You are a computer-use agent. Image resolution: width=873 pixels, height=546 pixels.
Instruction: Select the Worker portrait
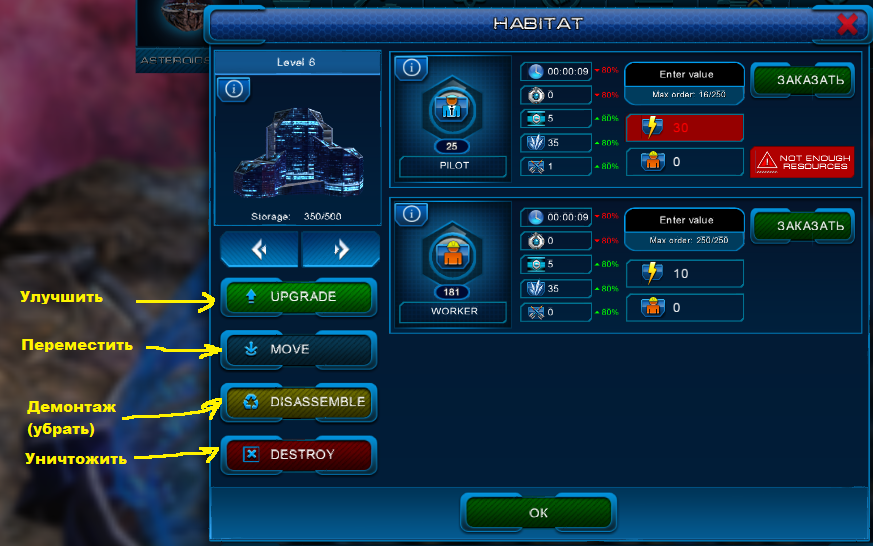tap(452, 257)
